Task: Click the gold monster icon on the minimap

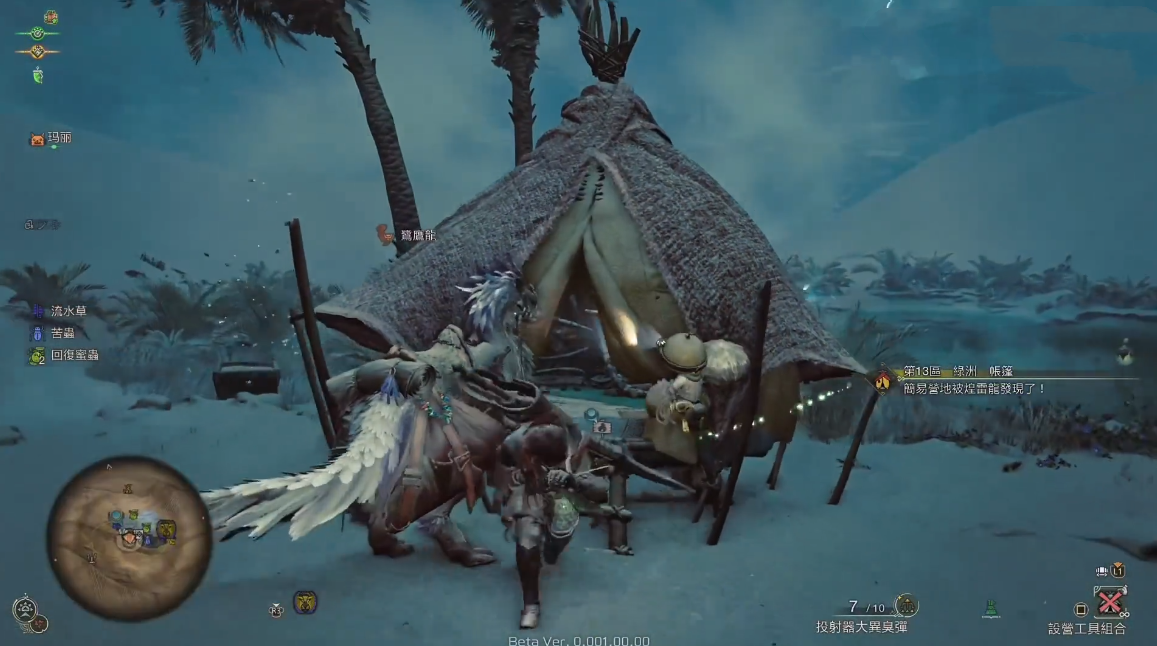Action: click(166, 529)
